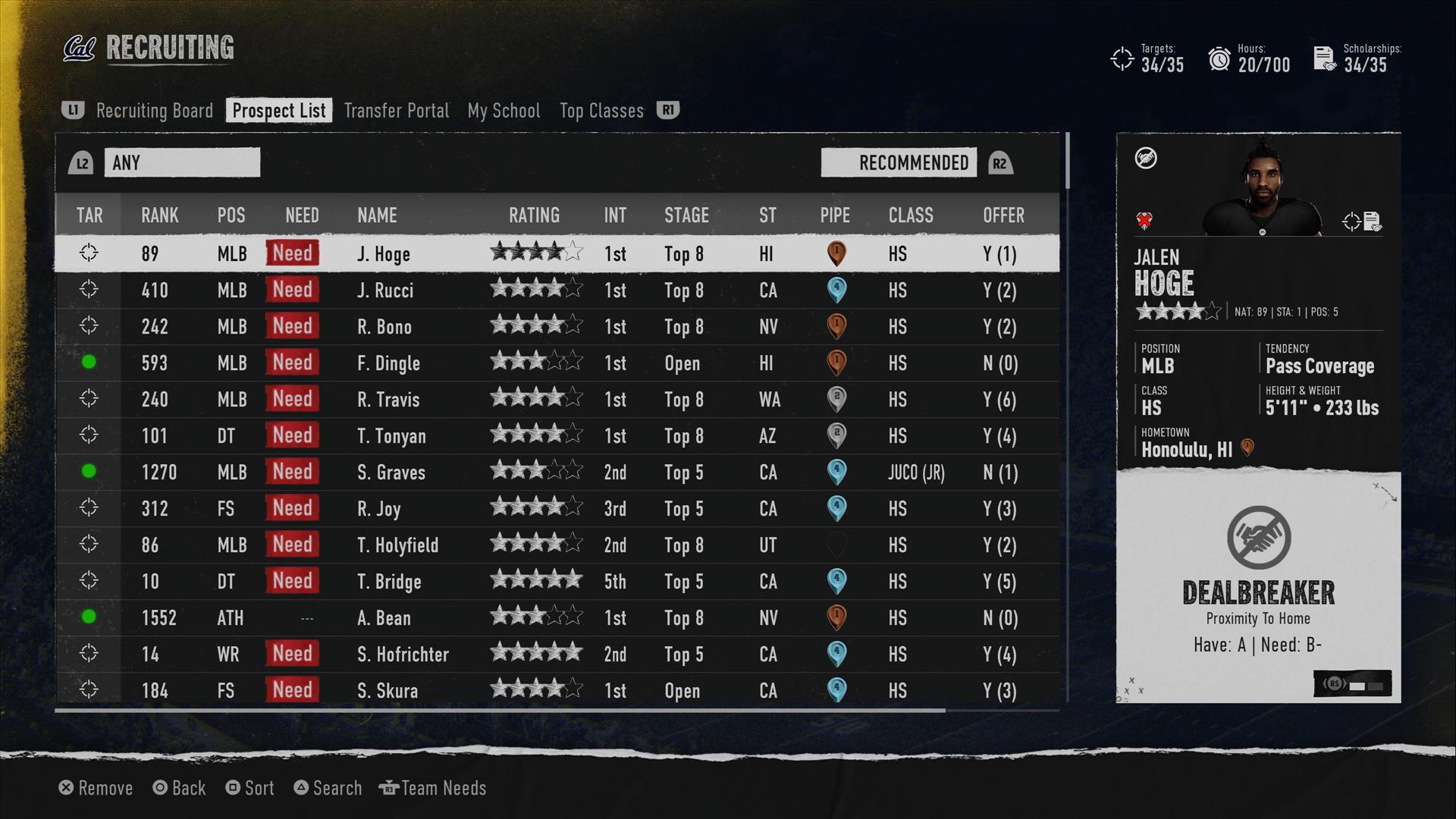Sort prospects by the RANK column
The image size is (1456, 819).
159,215
